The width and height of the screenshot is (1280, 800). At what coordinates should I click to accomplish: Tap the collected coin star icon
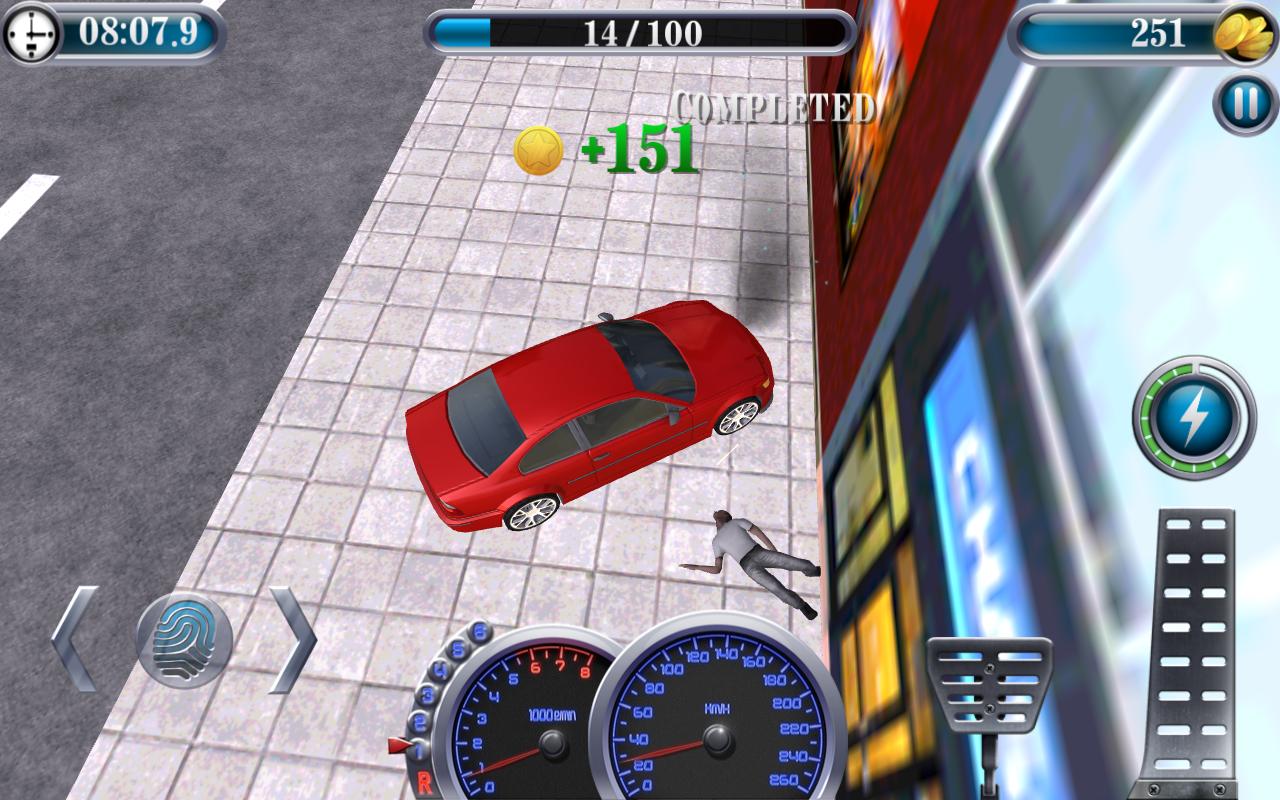tap(539, 150)
